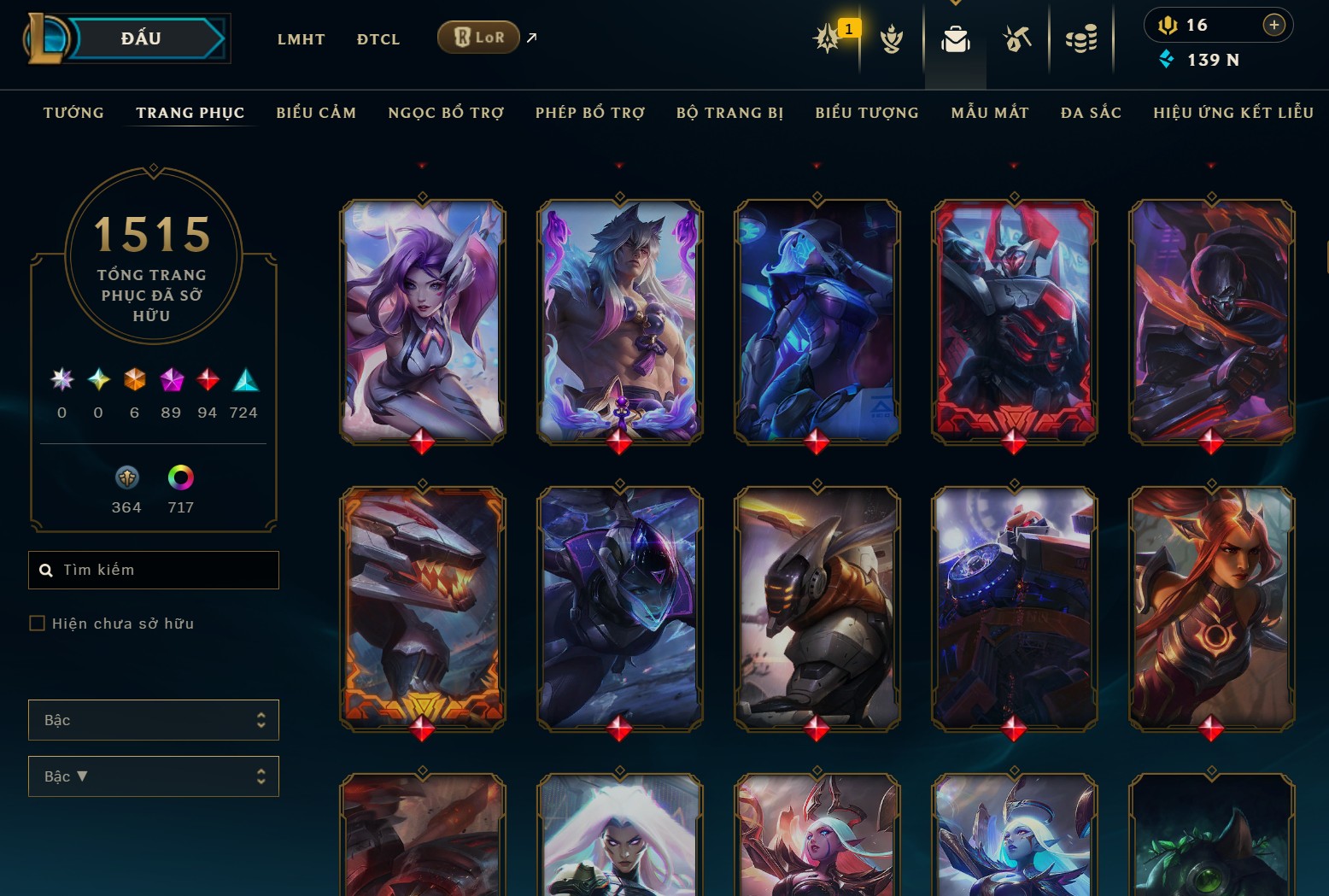This screenshot has width=1329, height=896.
Task: Open the 'Bậc ▼' sort dropdown
Action: (x=154, y=776)
